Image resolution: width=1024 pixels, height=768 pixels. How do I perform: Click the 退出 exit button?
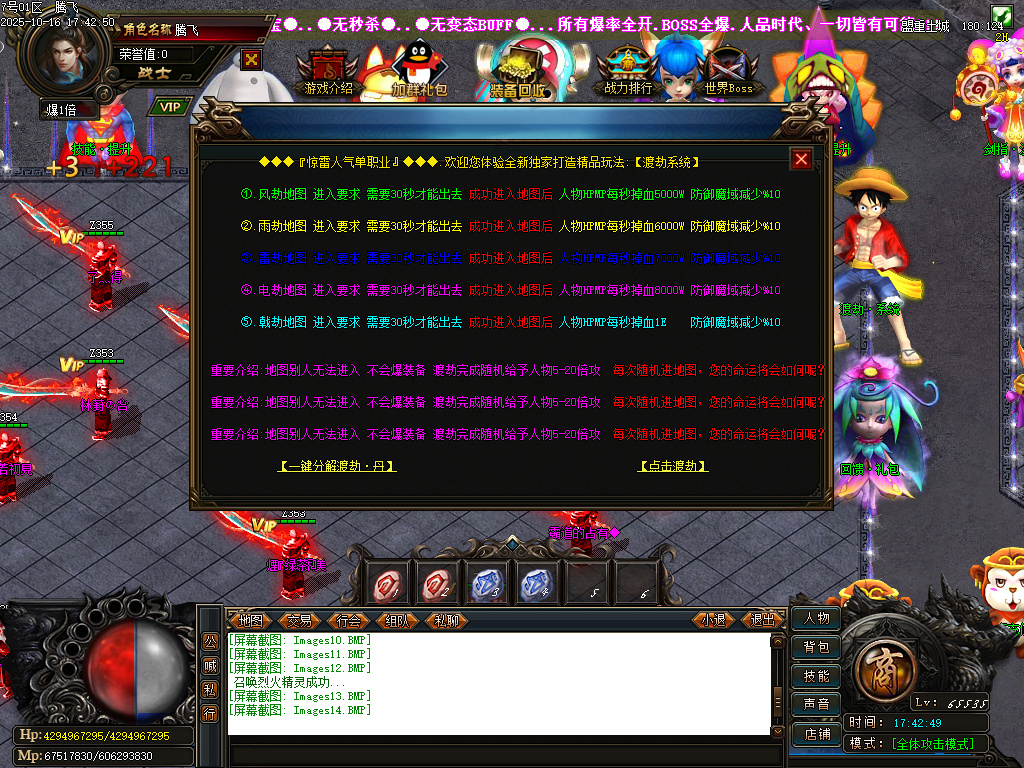point(762,620)
